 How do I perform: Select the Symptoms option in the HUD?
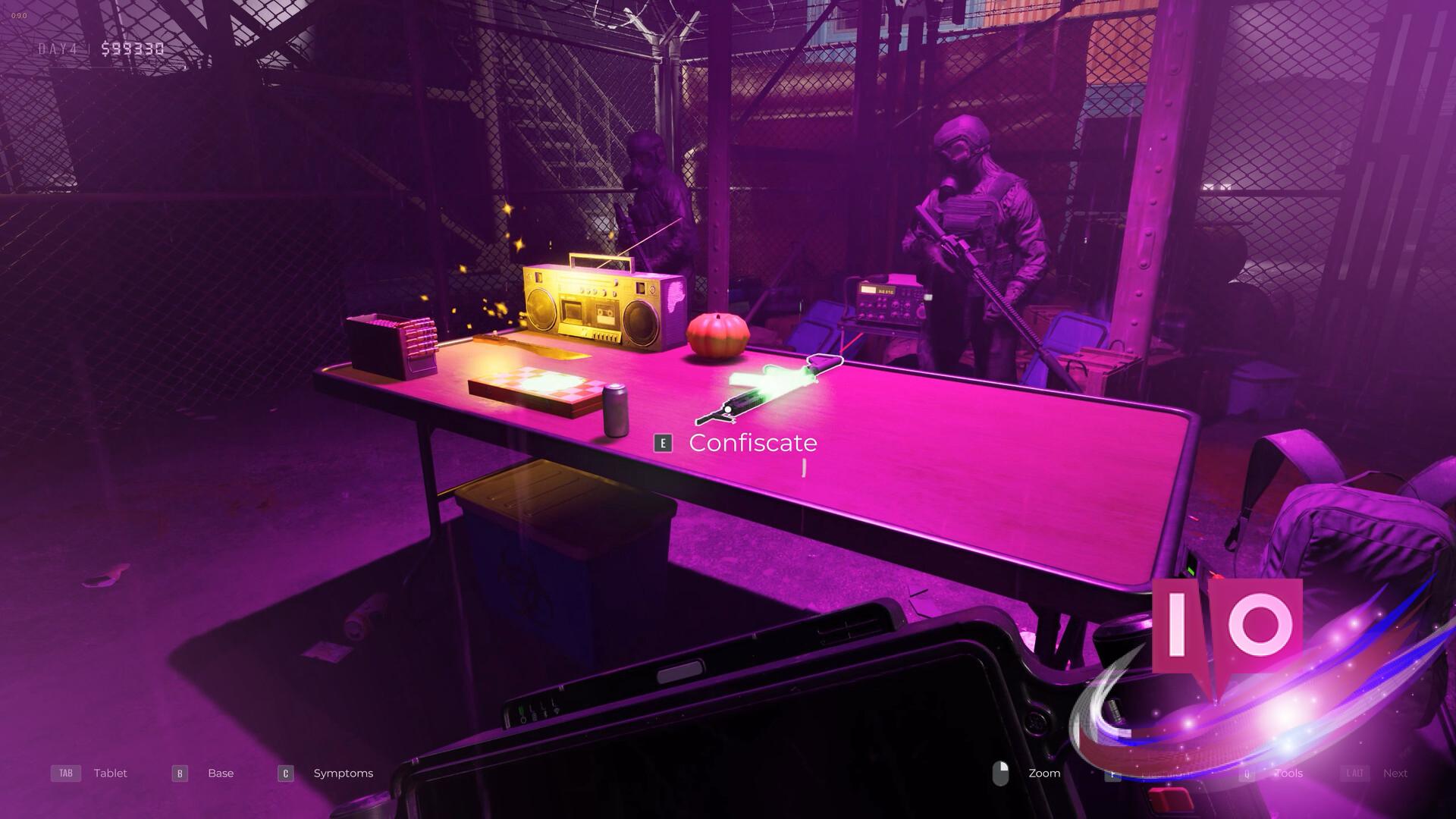click(343, 773)
